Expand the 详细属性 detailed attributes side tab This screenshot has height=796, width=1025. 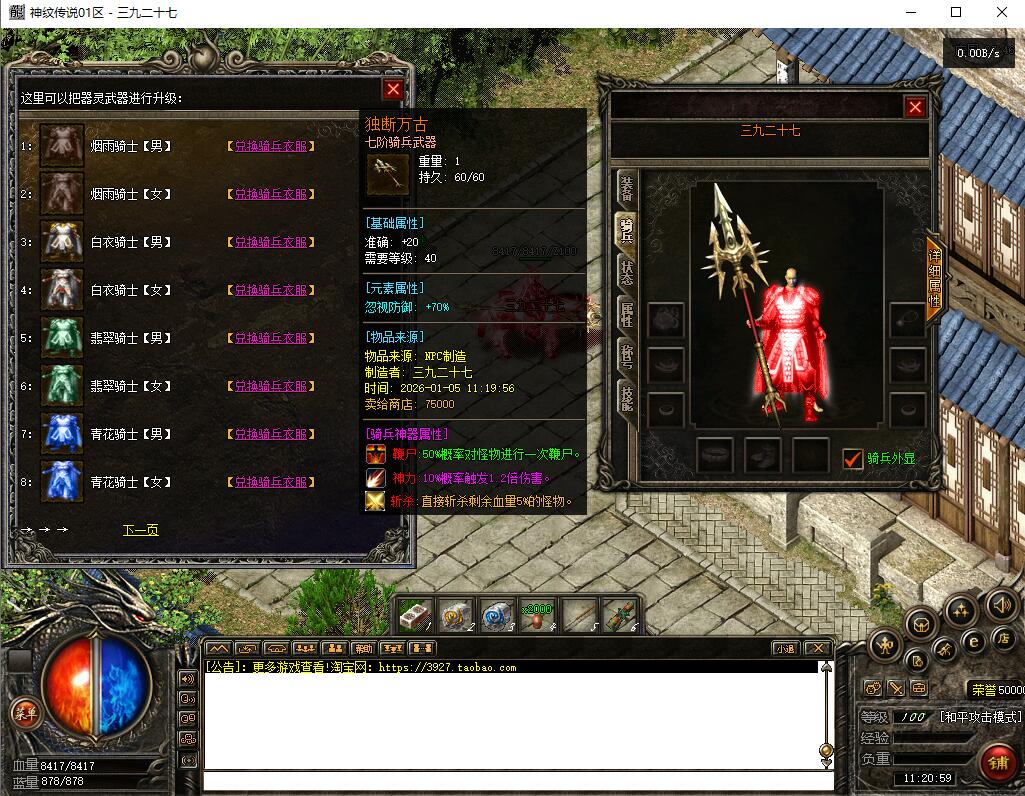coord(934,280)
